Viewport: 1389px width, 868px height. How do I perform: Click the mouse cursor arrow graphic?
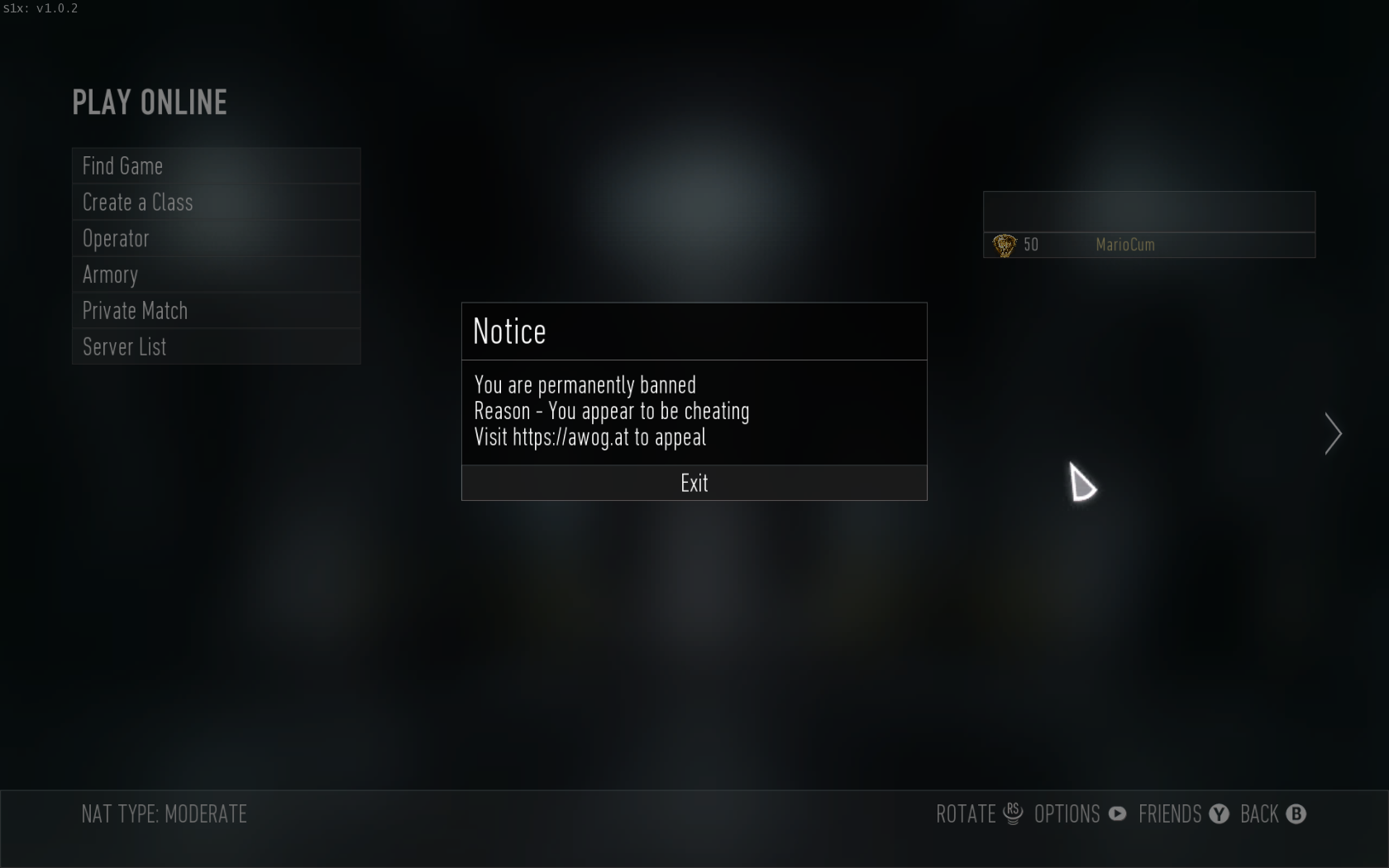1083,484
